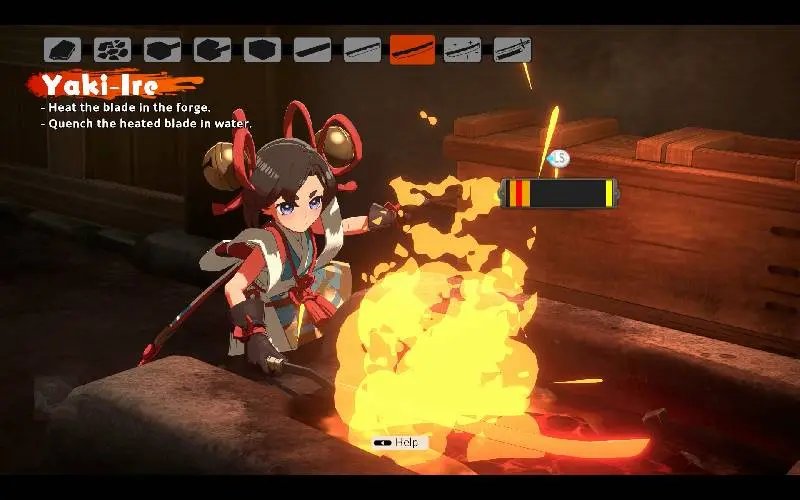
Task: Click the highlighted orange blade step icon
Action: 412,49
